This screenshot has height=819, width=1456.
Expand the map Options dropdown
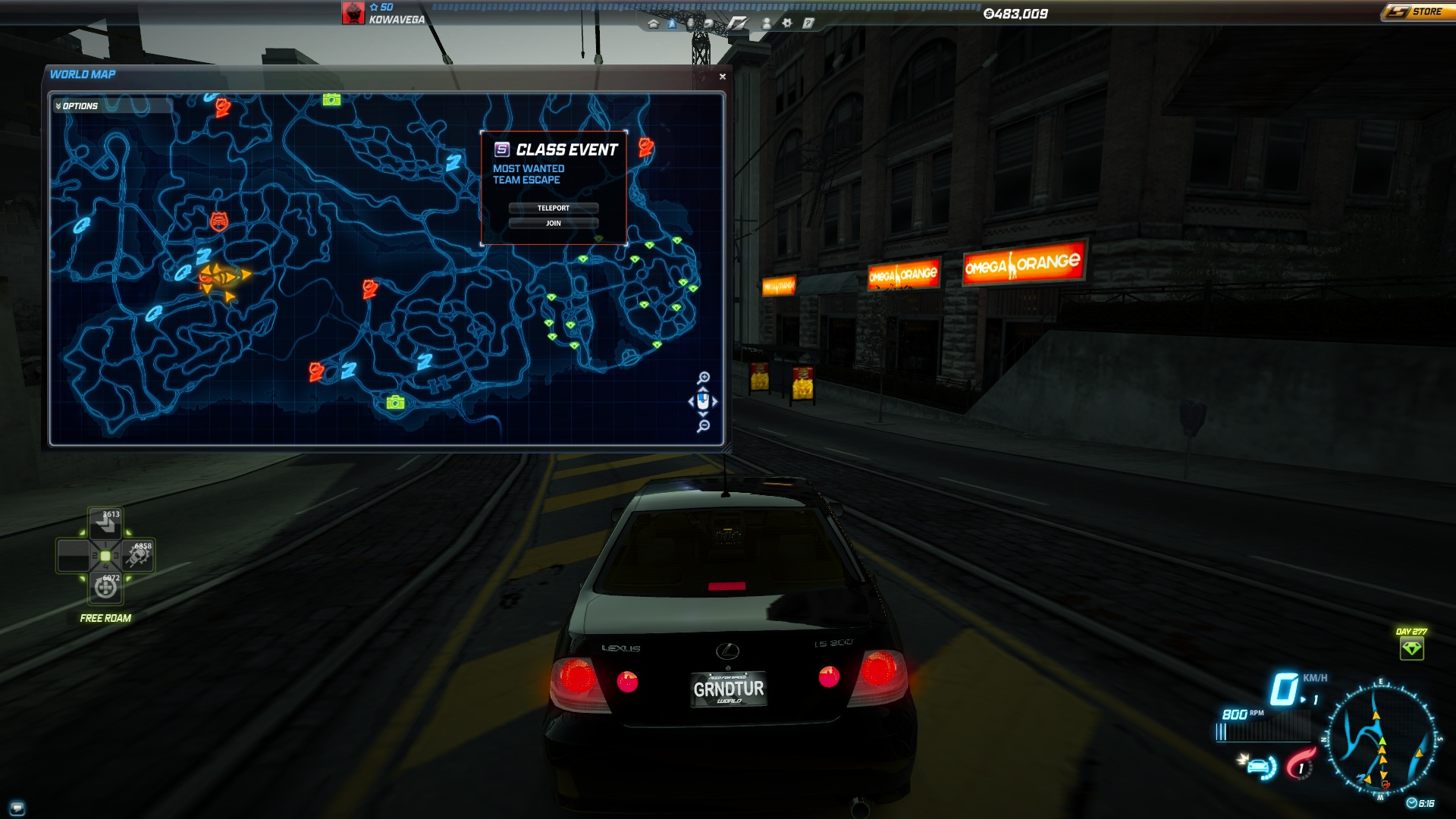tap(77, 106)
